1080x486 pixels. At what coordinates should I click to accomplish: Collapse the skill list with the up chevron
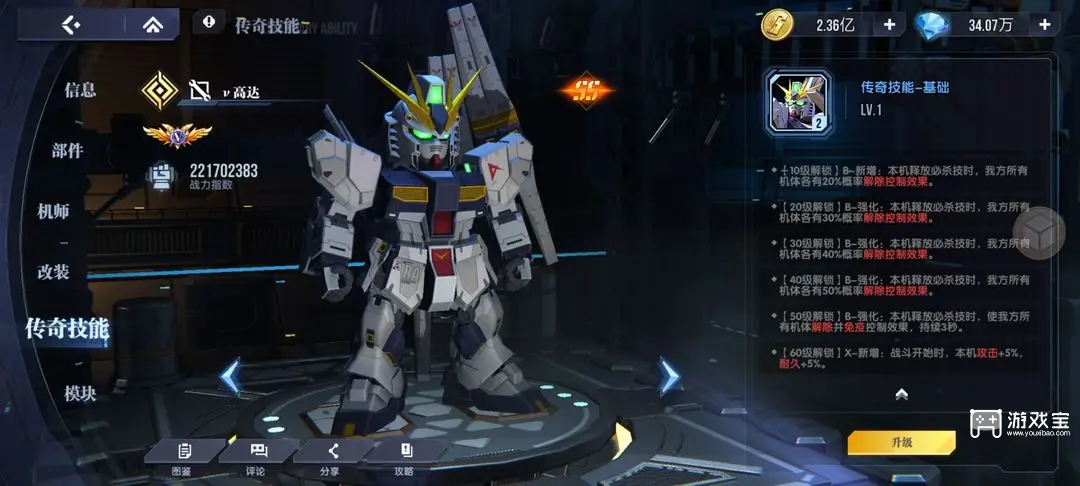pos(901,394)
